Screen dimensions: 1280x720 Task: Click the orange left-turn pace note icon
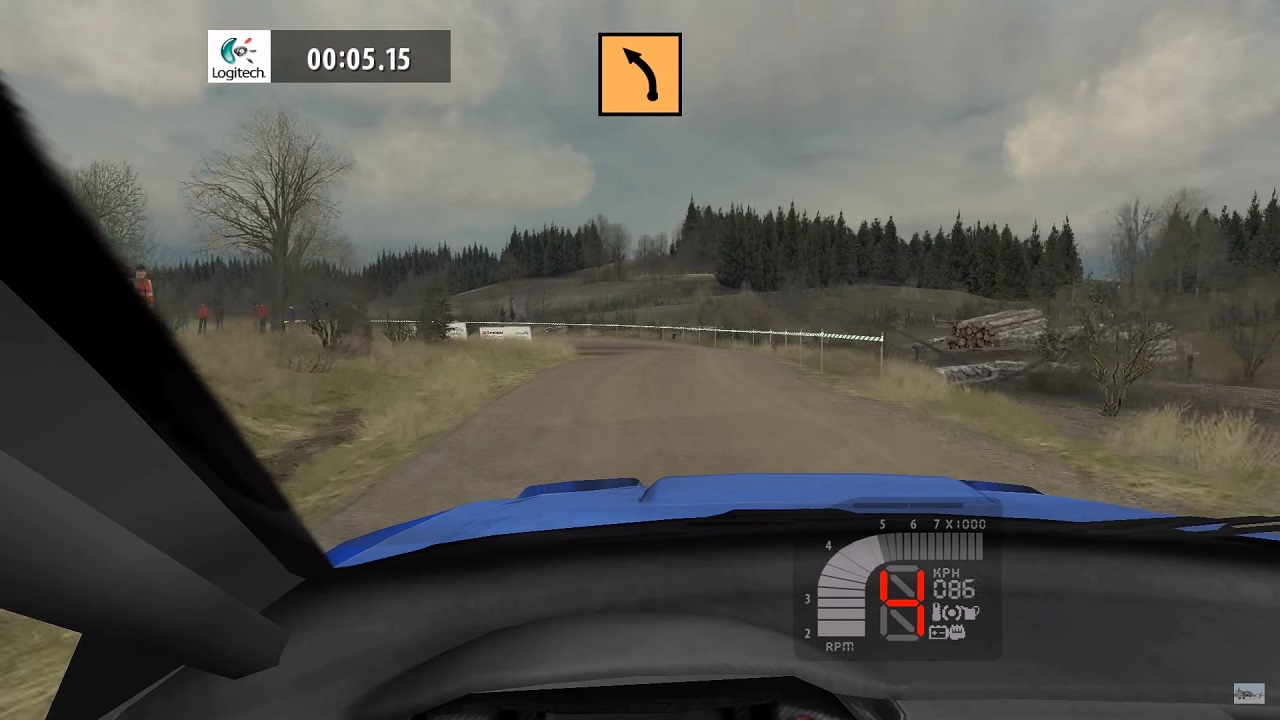(640, 74)
